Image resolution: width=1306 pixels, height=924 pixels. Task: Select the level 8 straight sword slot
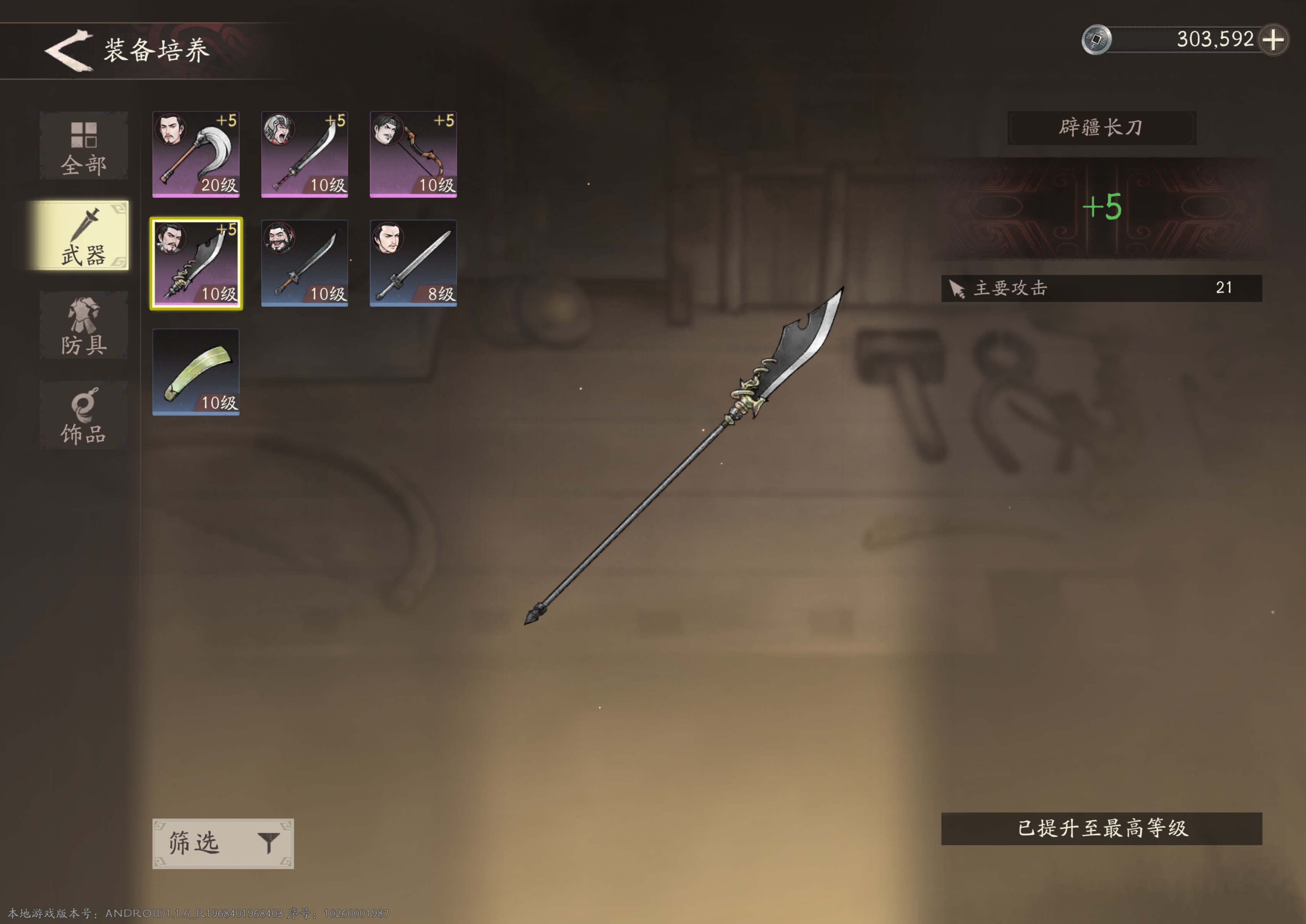pos(413,263)
